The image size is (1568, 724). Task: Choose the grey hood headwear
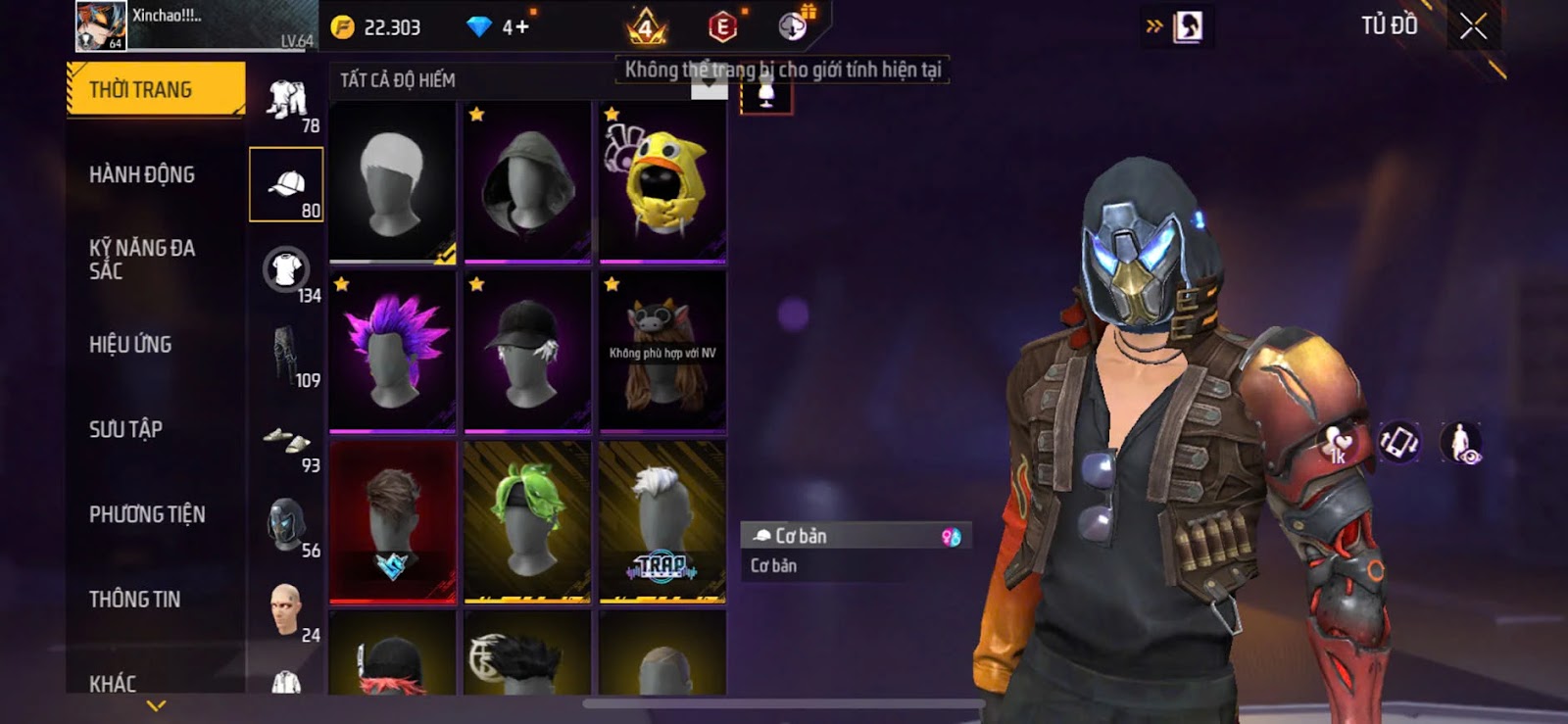point(527,181)
